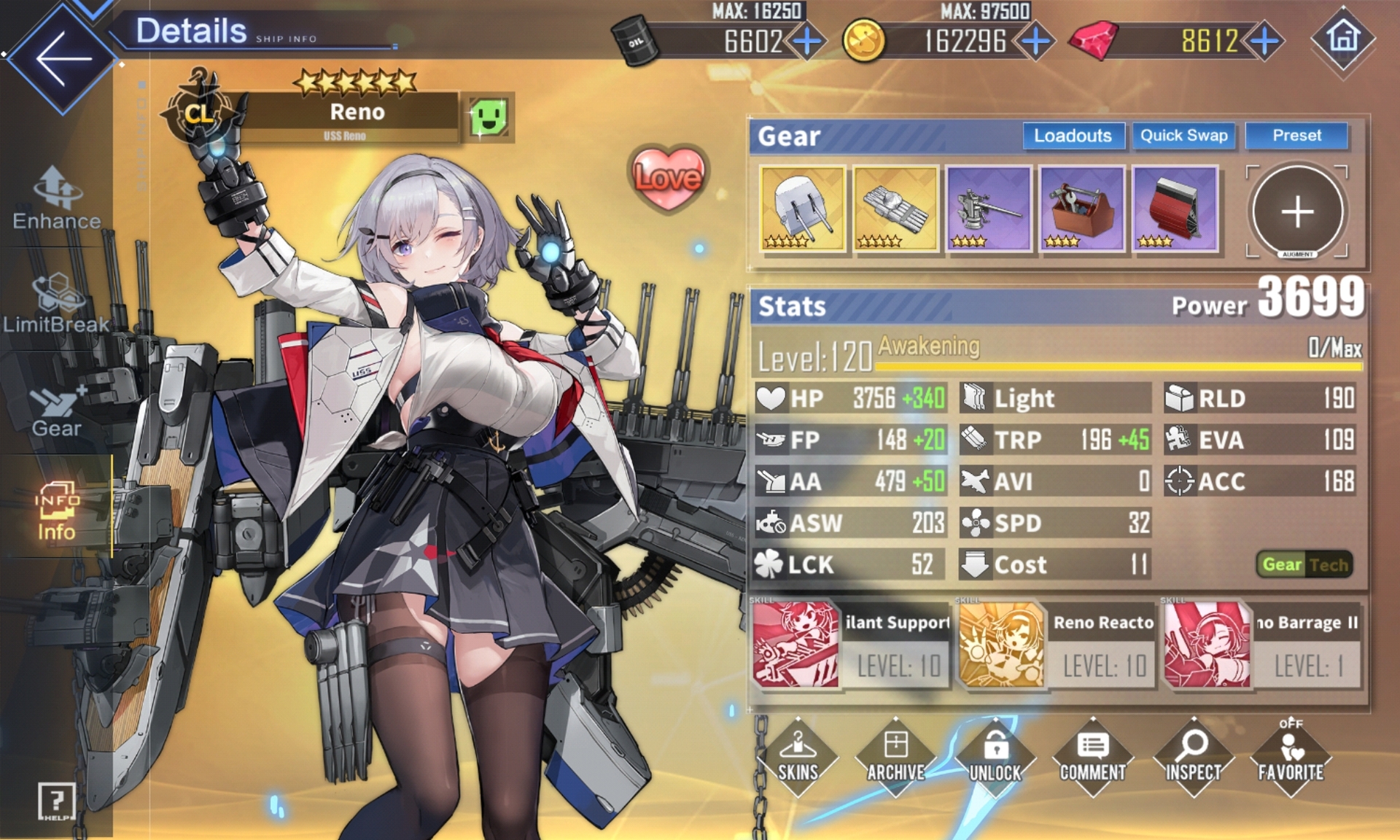The width and height of the screenshot is (1400, 840).
Task: Go back with the arrow button
Action: click(62, 58)
